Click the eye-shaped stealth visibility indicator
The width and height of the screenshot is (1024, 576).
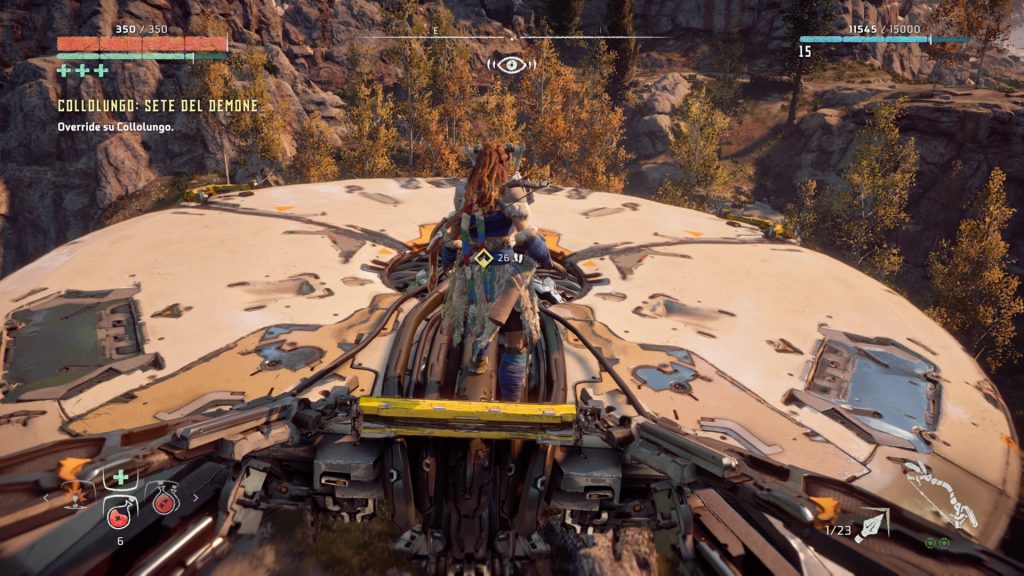click(511, 64)
